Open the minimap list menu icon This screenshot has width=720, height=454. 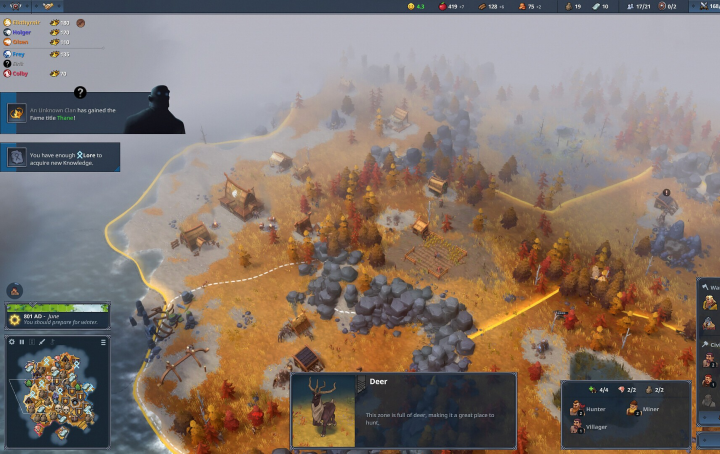point(103,342)
